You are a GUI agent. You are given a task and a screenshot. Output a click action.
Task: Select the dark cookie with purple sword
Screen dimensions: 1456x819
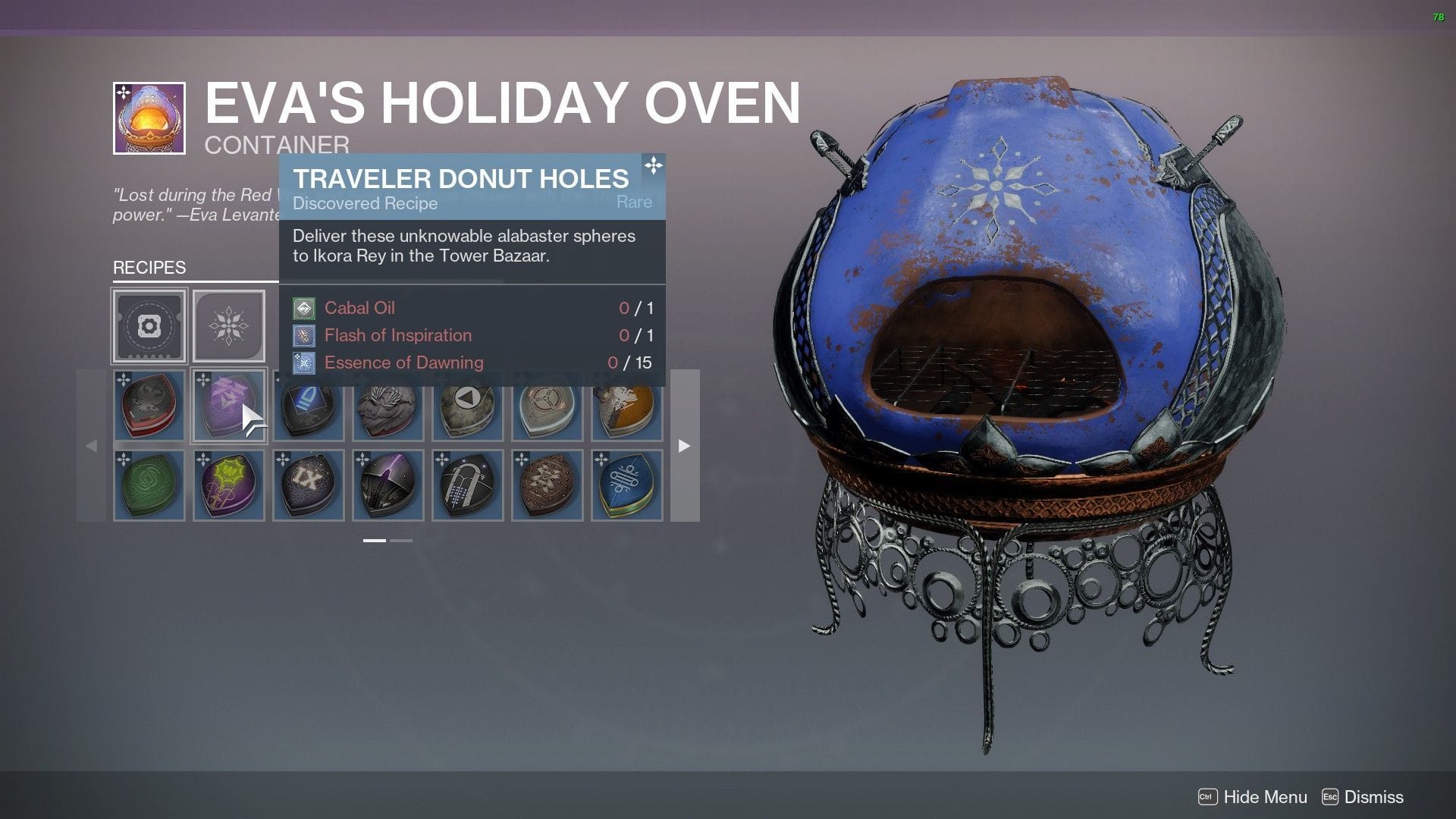point(388,483)
